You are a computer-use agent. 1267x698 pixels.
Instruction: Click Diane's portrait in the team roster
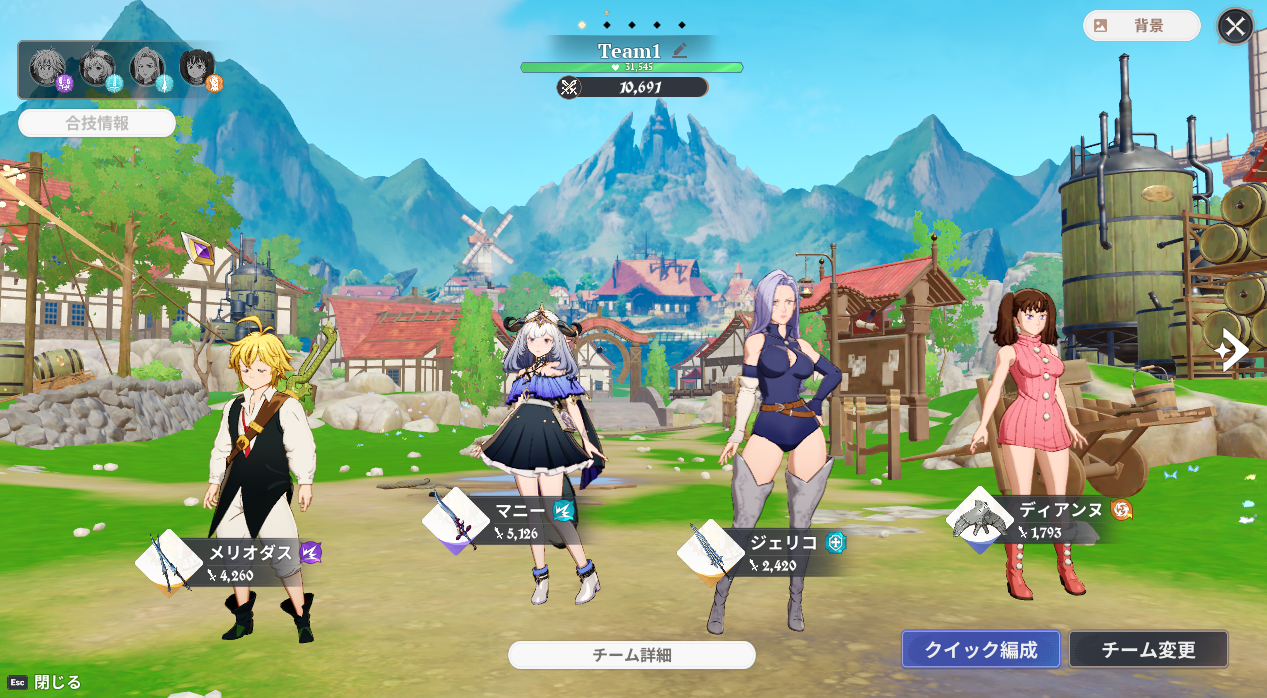click(197, 67)
